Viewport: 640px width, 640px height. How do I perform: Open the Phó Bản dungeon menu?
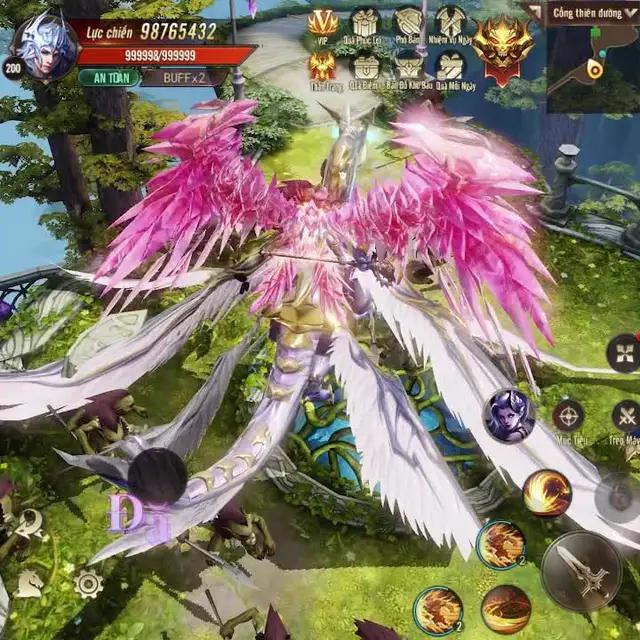click(x=408, y=23)
